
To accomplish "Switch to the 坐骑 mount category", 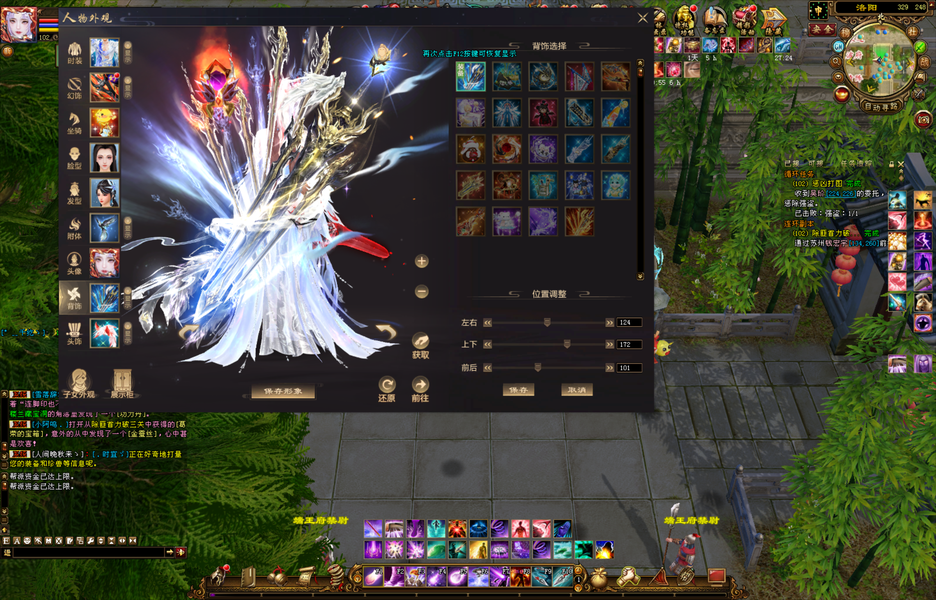I will [x=75, y=122].
